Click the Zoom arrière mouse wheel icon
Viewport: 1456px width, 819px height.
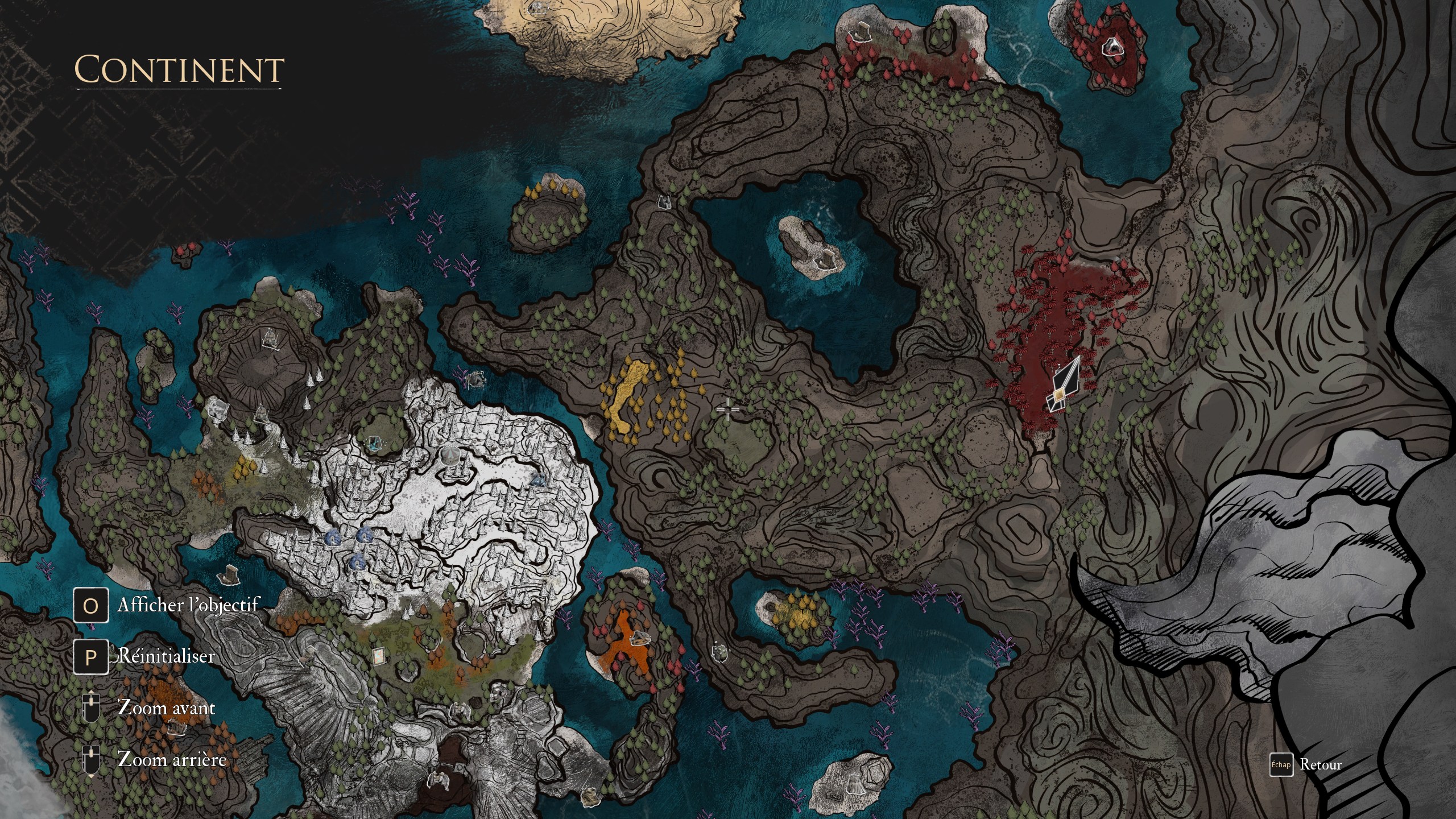(x=91, y=756)
